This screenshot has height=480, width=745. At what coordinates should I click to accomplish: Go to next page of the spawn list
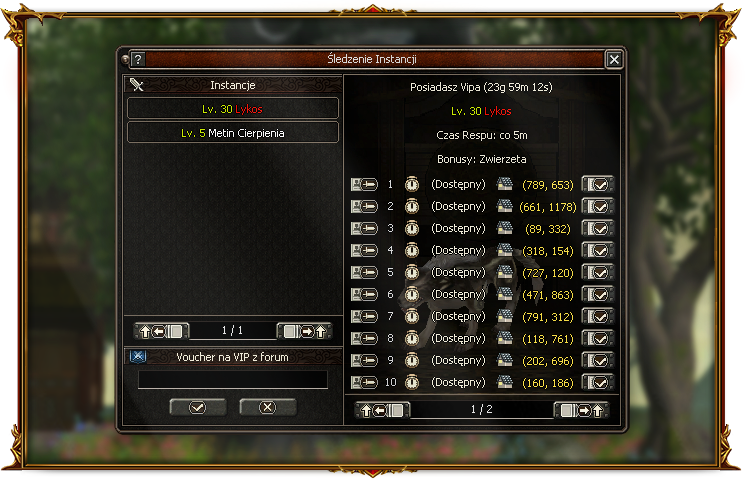coord(580,410)
